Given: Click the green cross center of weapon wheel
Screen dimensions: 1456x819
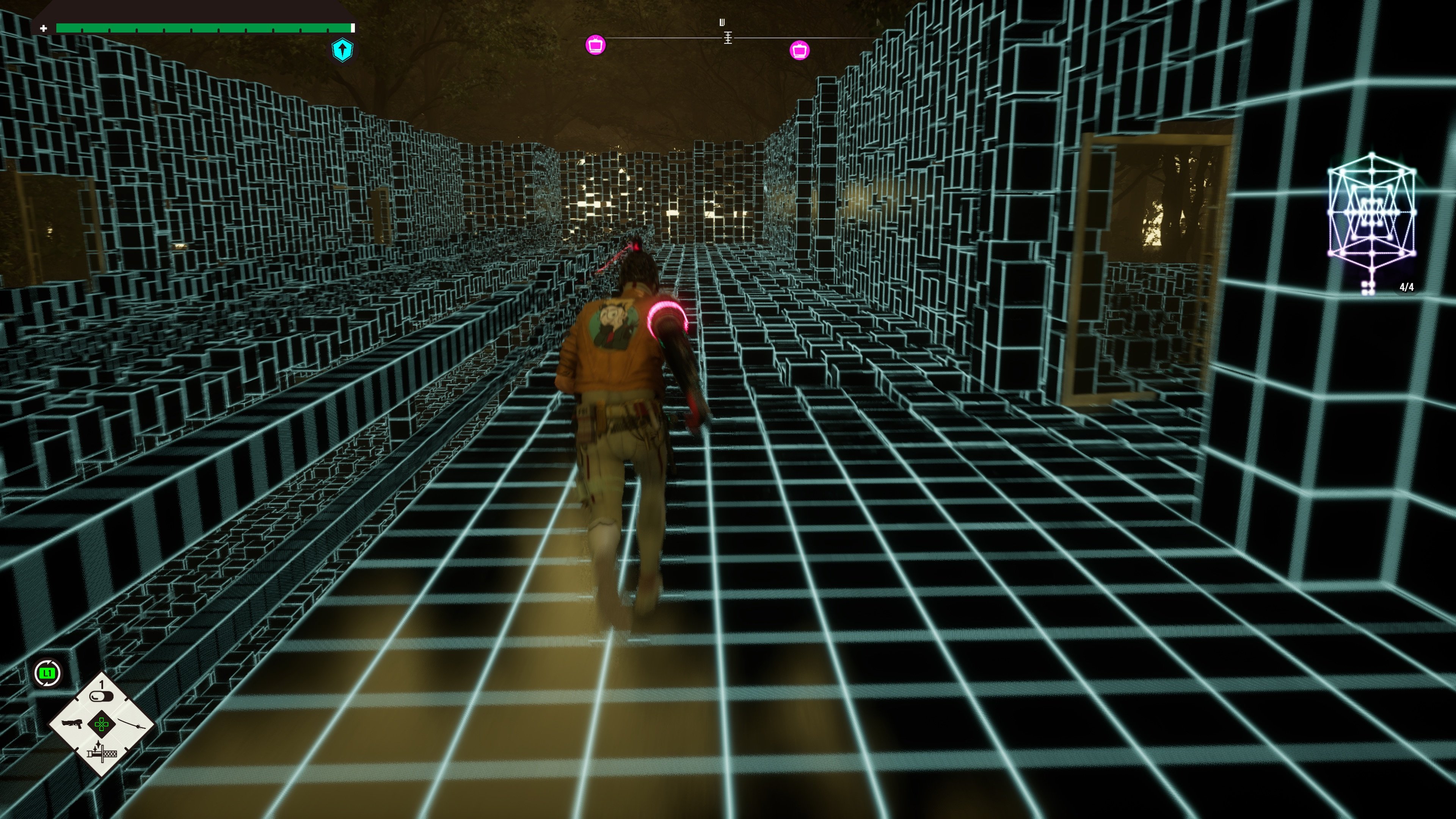Looking at the screenshot, I should tap(102, 724).
